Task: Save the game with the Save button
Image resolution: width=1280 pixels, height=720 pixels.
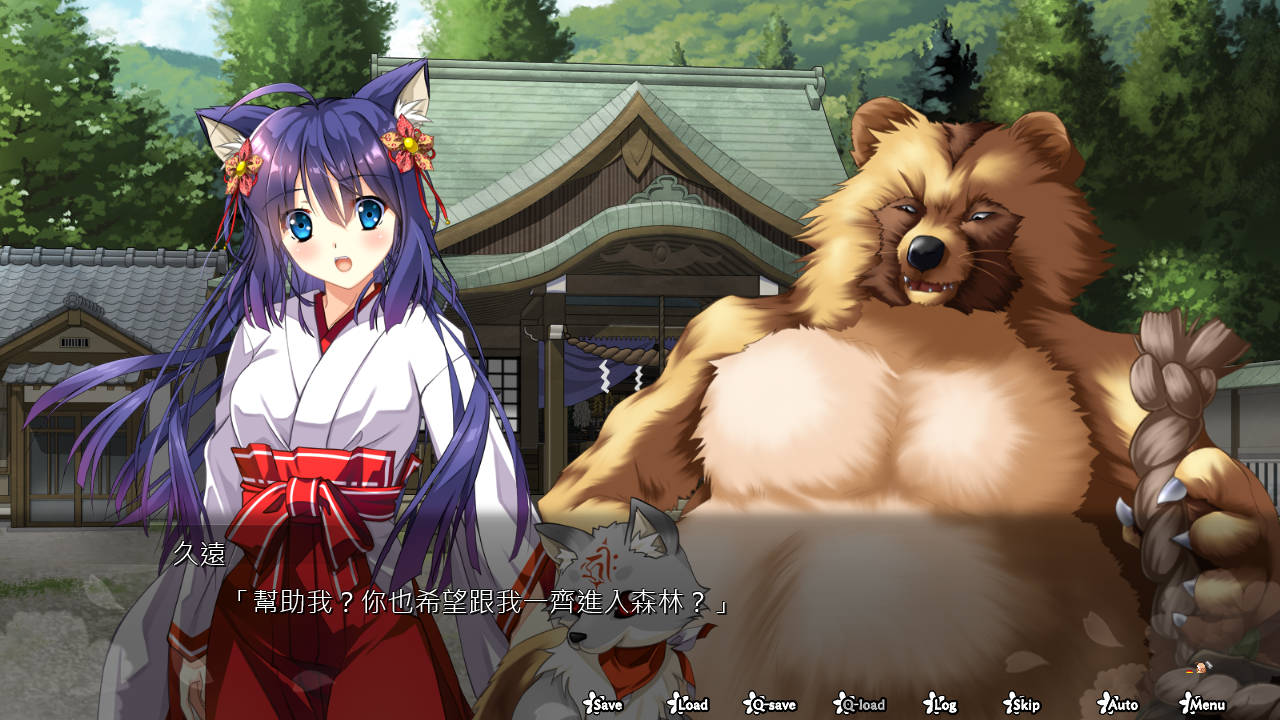Action: coord(605,706)
